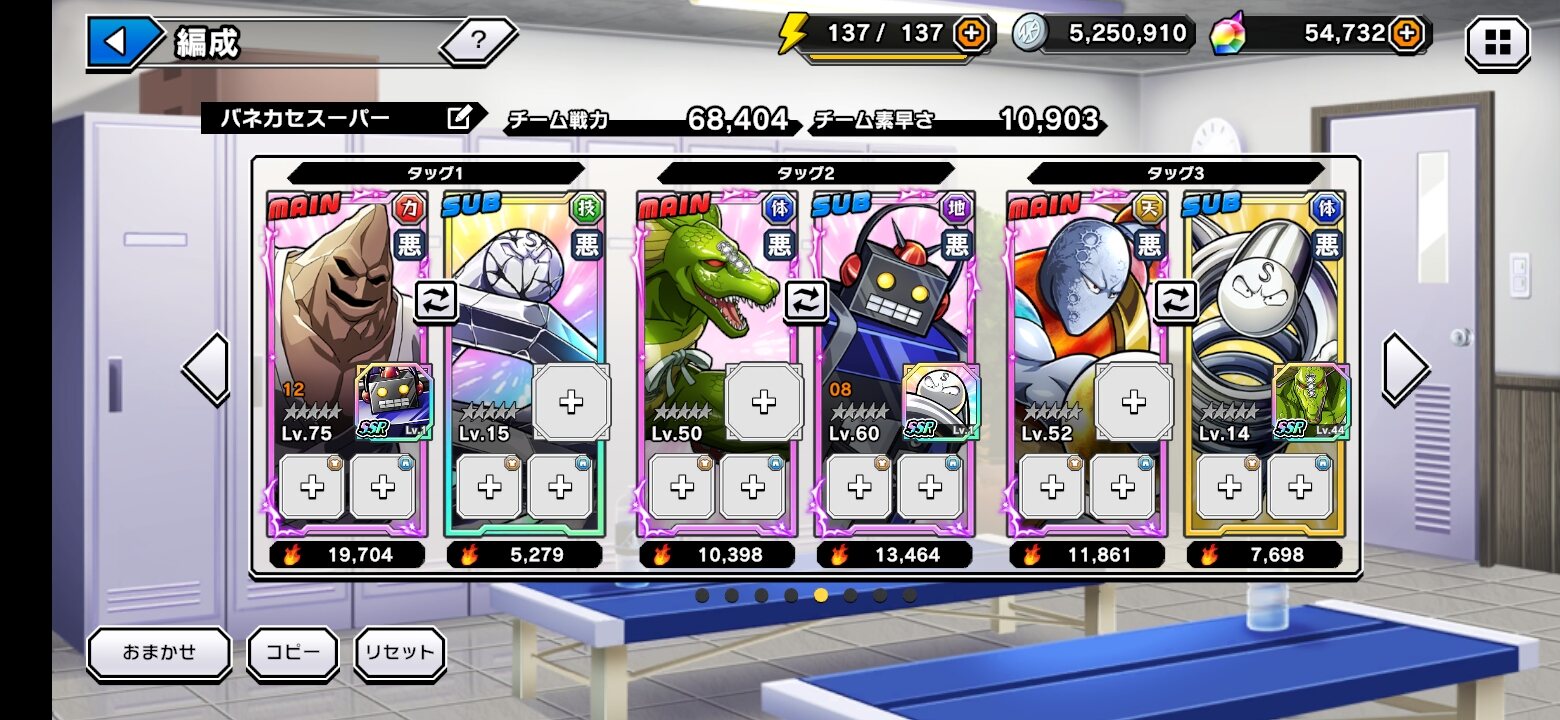Open the grid menu button

[x=1497, y=43]
